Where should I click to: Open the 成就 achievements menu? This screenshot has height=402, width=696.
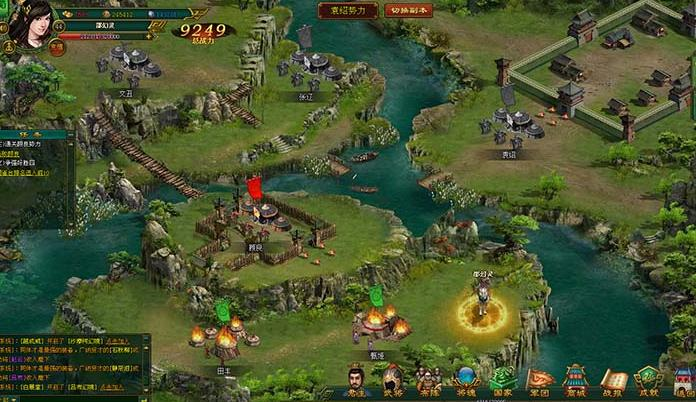[648, 381]
